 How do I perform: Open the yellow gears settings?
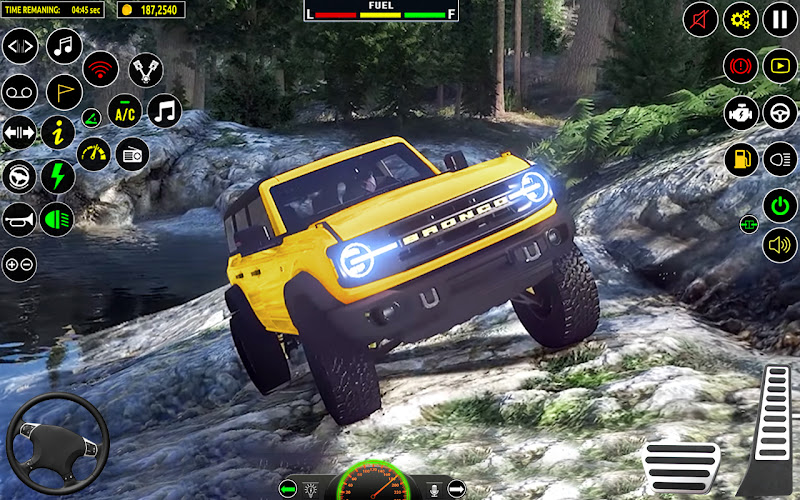coord(741,19)
